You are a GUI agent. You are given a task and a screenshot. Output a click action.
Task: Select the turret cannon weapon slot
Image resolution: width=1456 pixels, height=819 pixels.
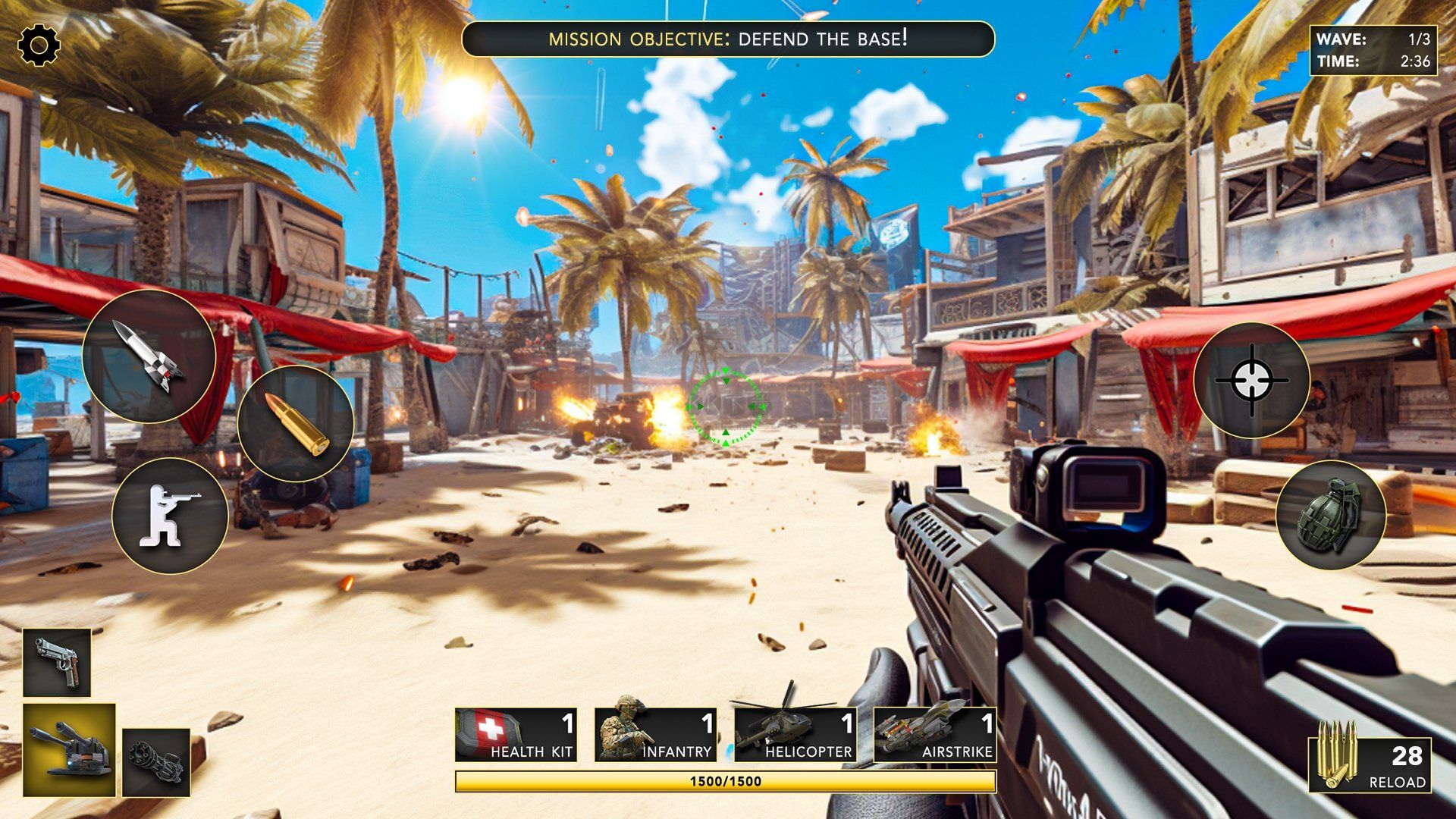pyautogui.click(x=69, y=750)
